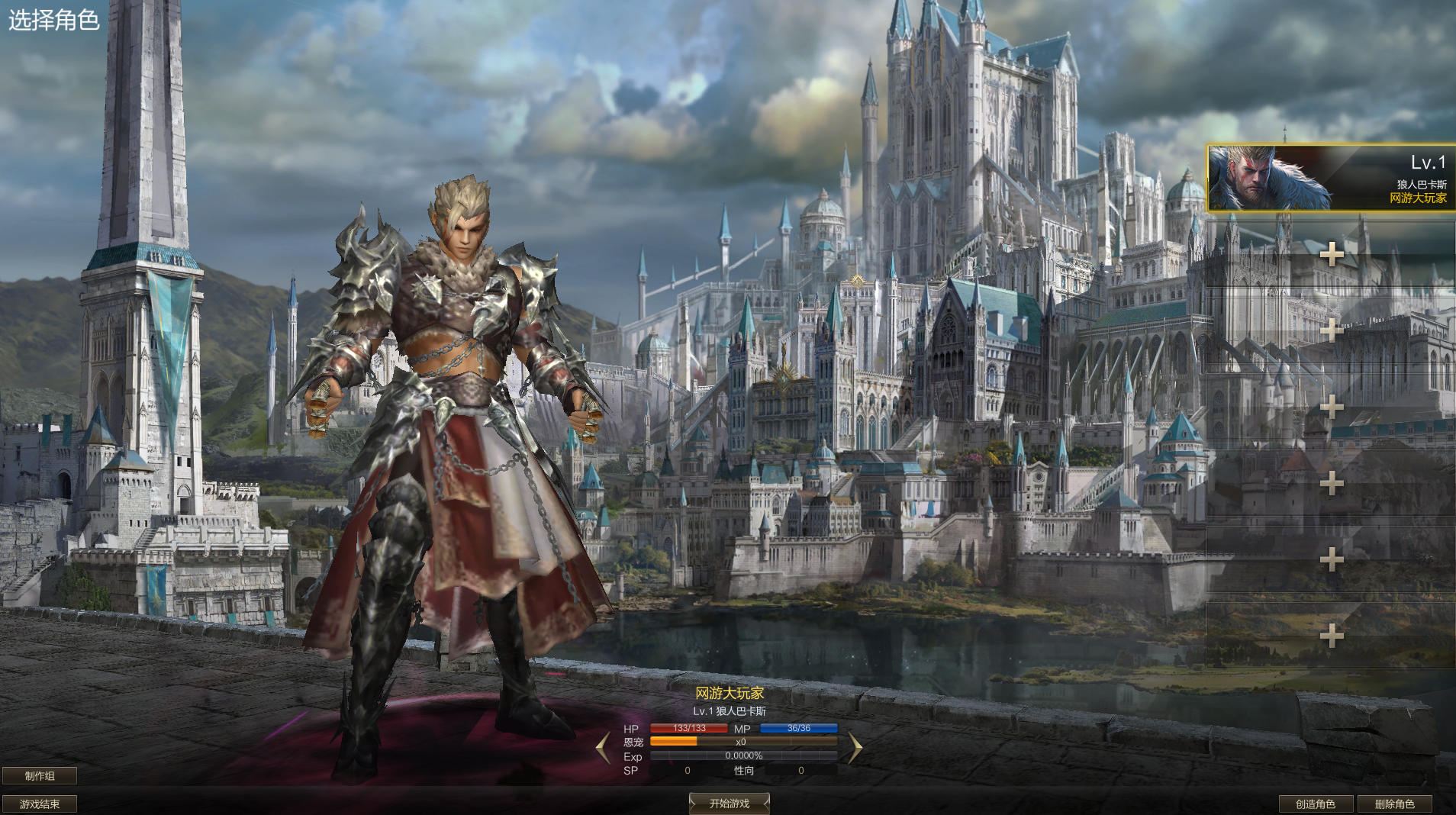Choose the 删除角色 delete character button
Viewport: 1456px width, 815px height.
[1394, 804]
